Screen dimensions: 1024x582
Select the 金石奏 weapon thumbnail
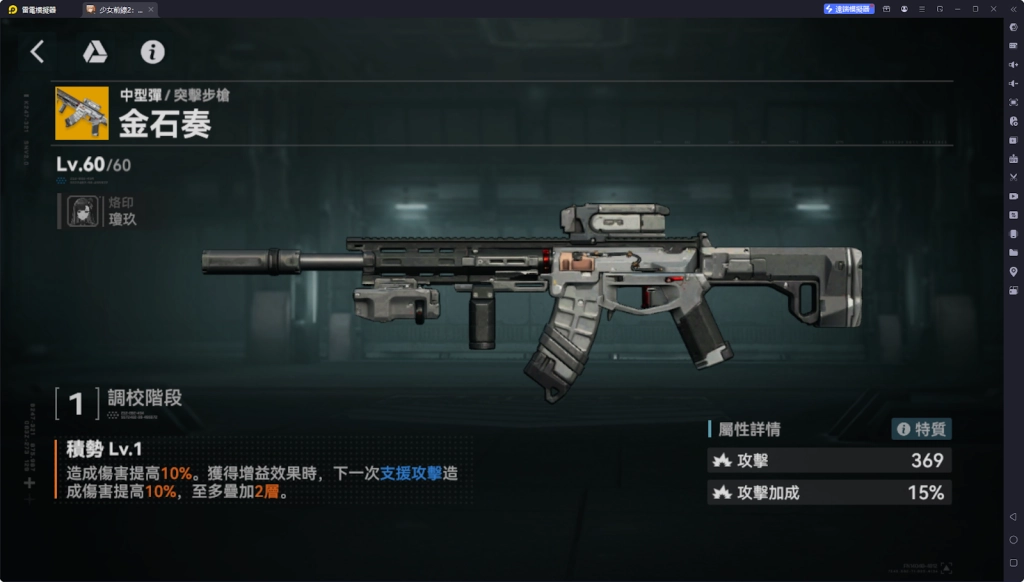[x=82, y=112]
